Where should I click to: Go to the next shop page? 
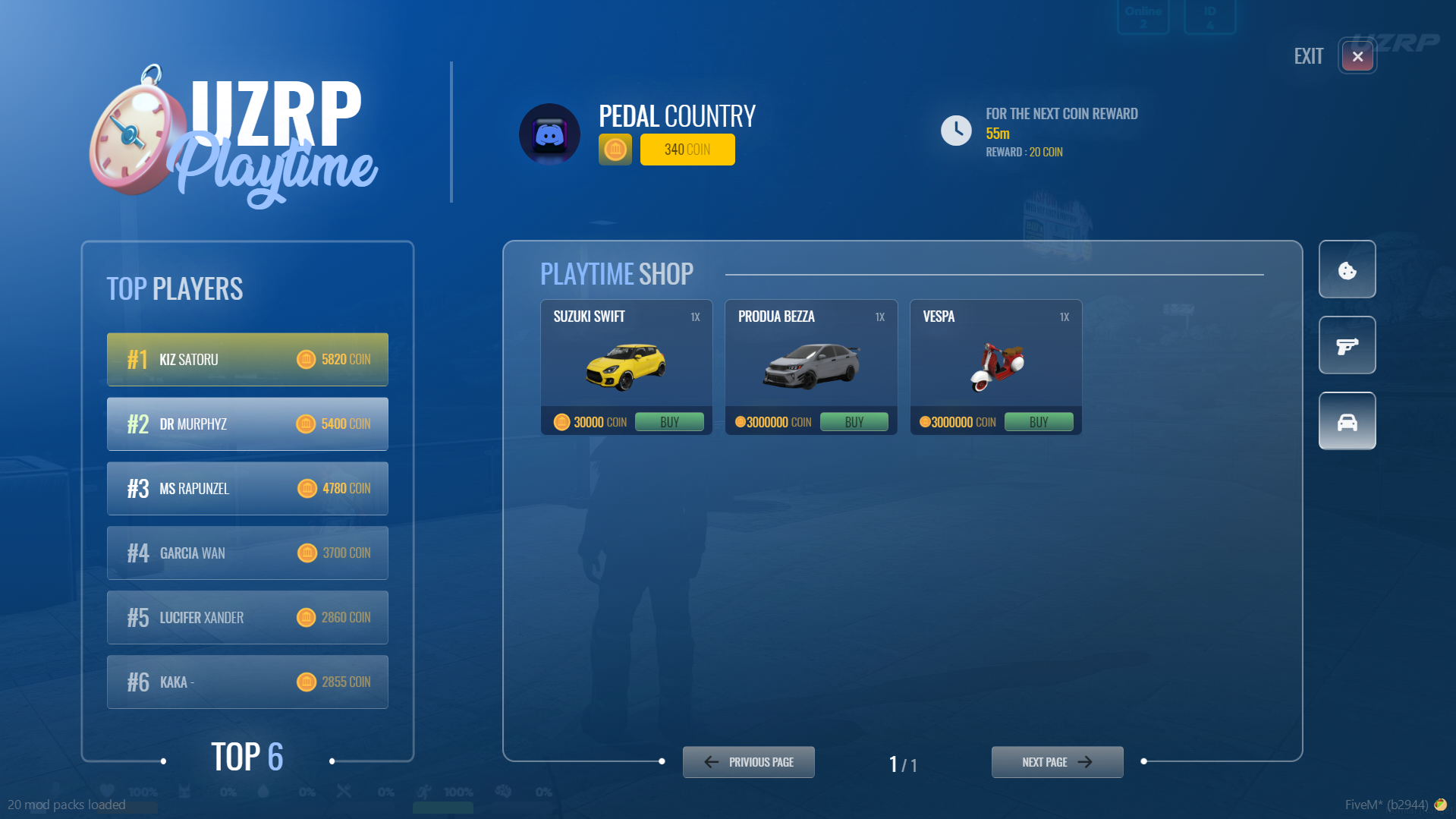pos(1057,762)
